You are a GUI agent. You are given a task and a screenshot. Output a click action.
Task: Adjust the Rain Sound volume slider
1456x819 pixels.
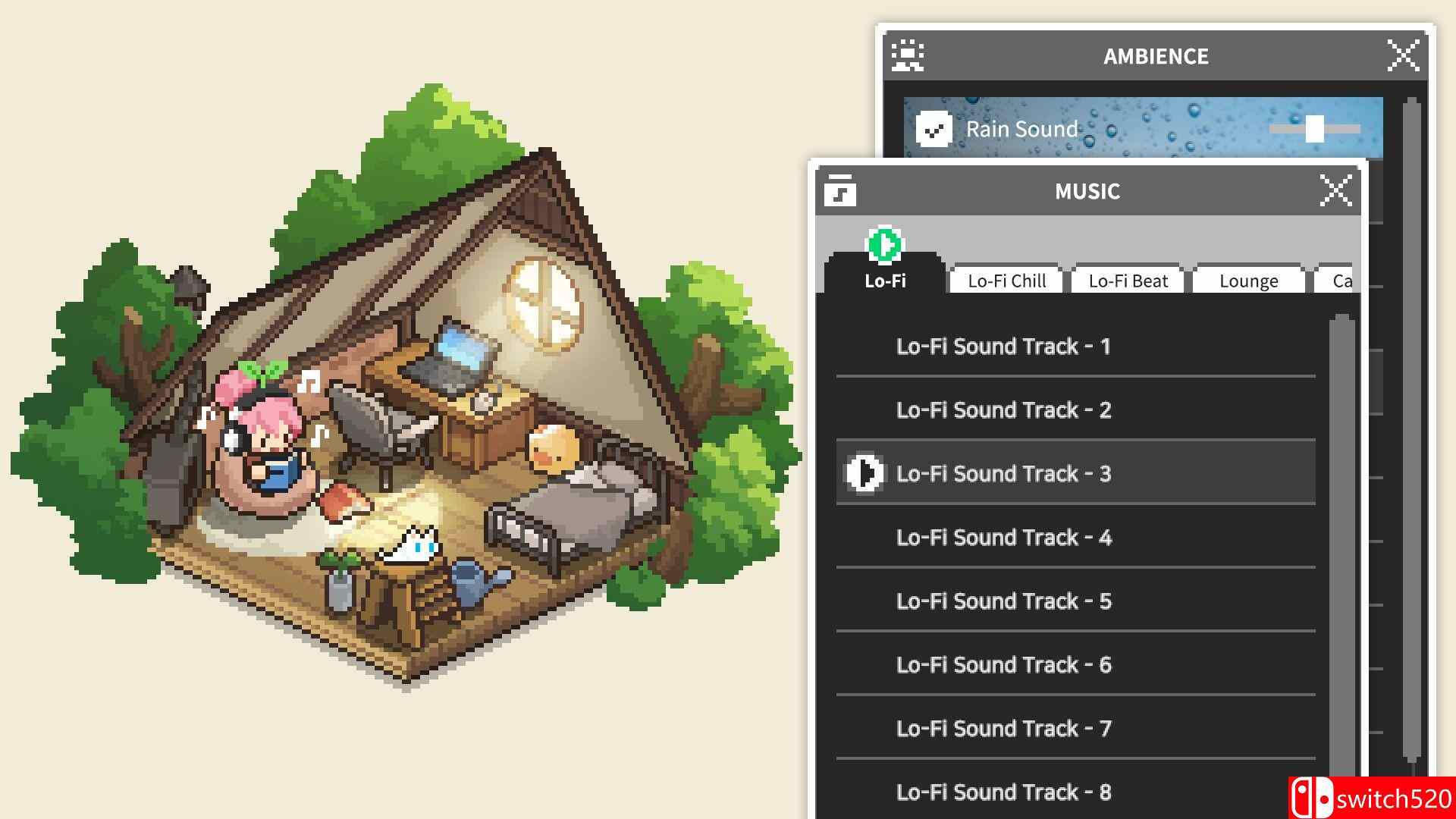click(x=1314, y=129)
